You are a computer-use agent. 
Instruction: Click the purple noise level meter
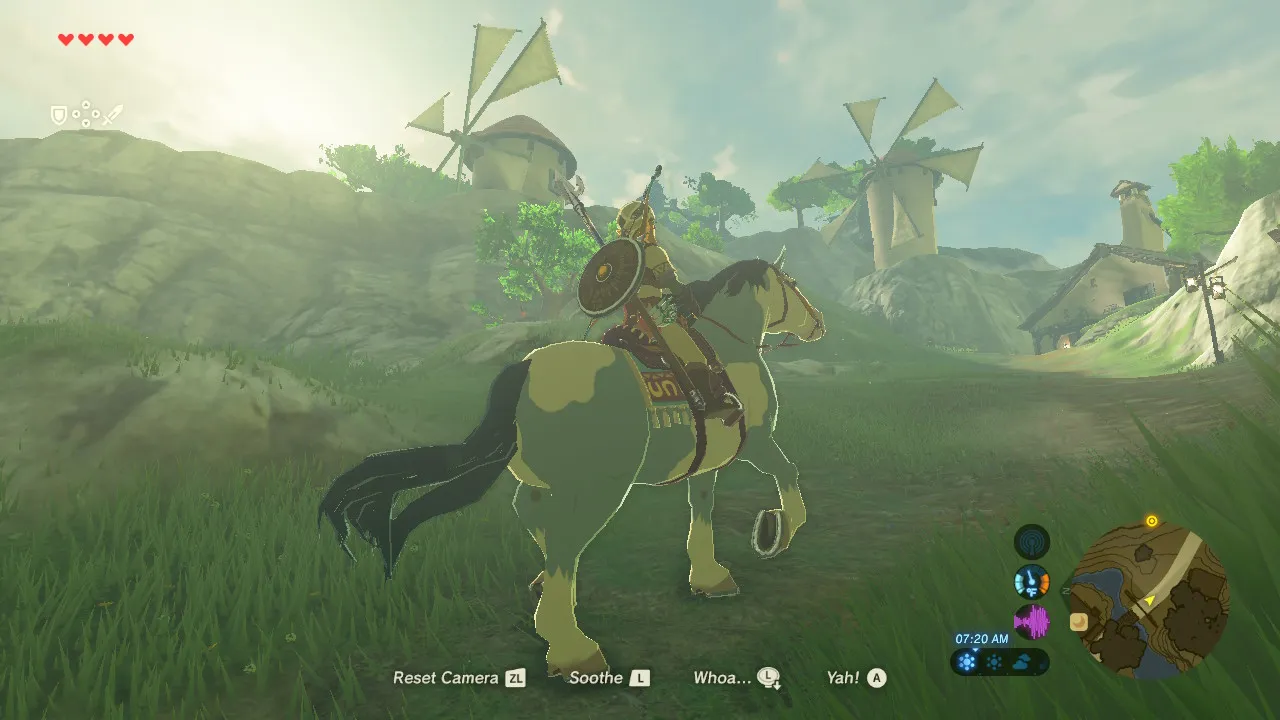click(1032, 622)
